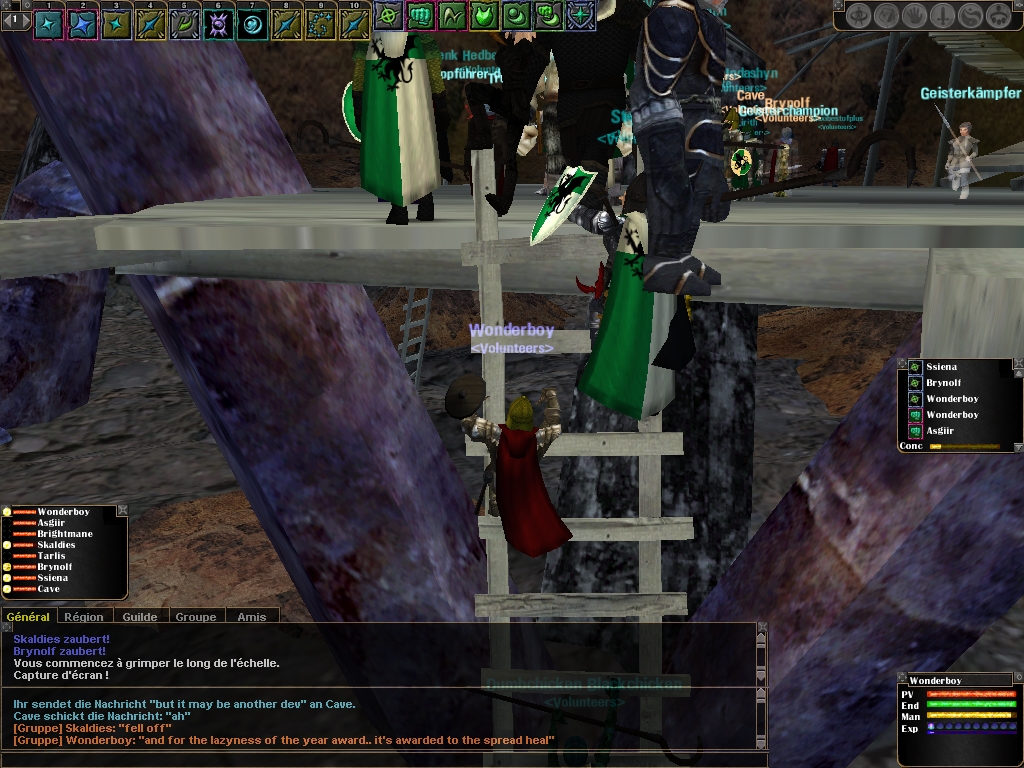Image resolution: width=1024 pixels, height=768 pixels.
Task: Activate the green fist ability icon
Action: tap(420, 15)
